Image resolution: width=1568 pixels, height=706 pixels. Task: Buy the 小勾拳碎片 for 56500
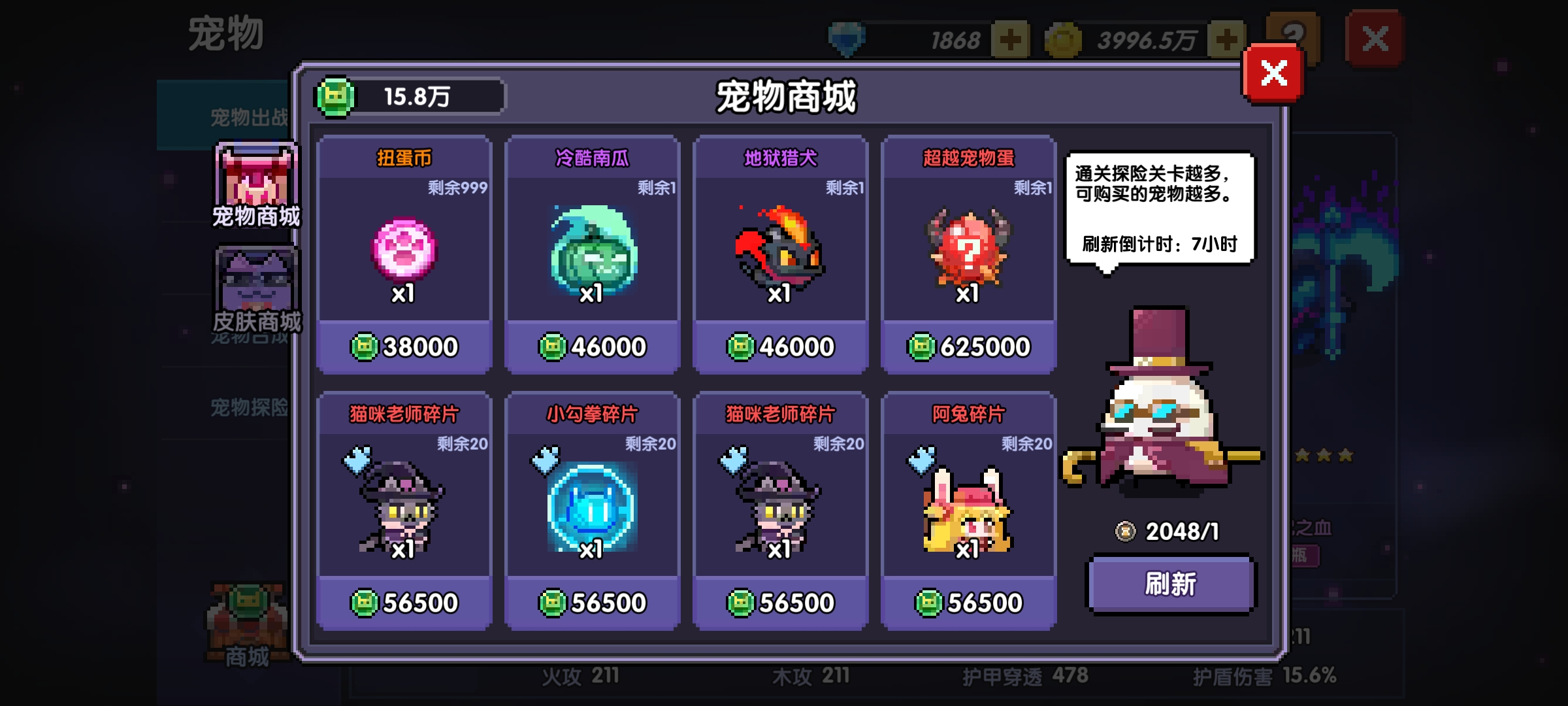point(591,600)
